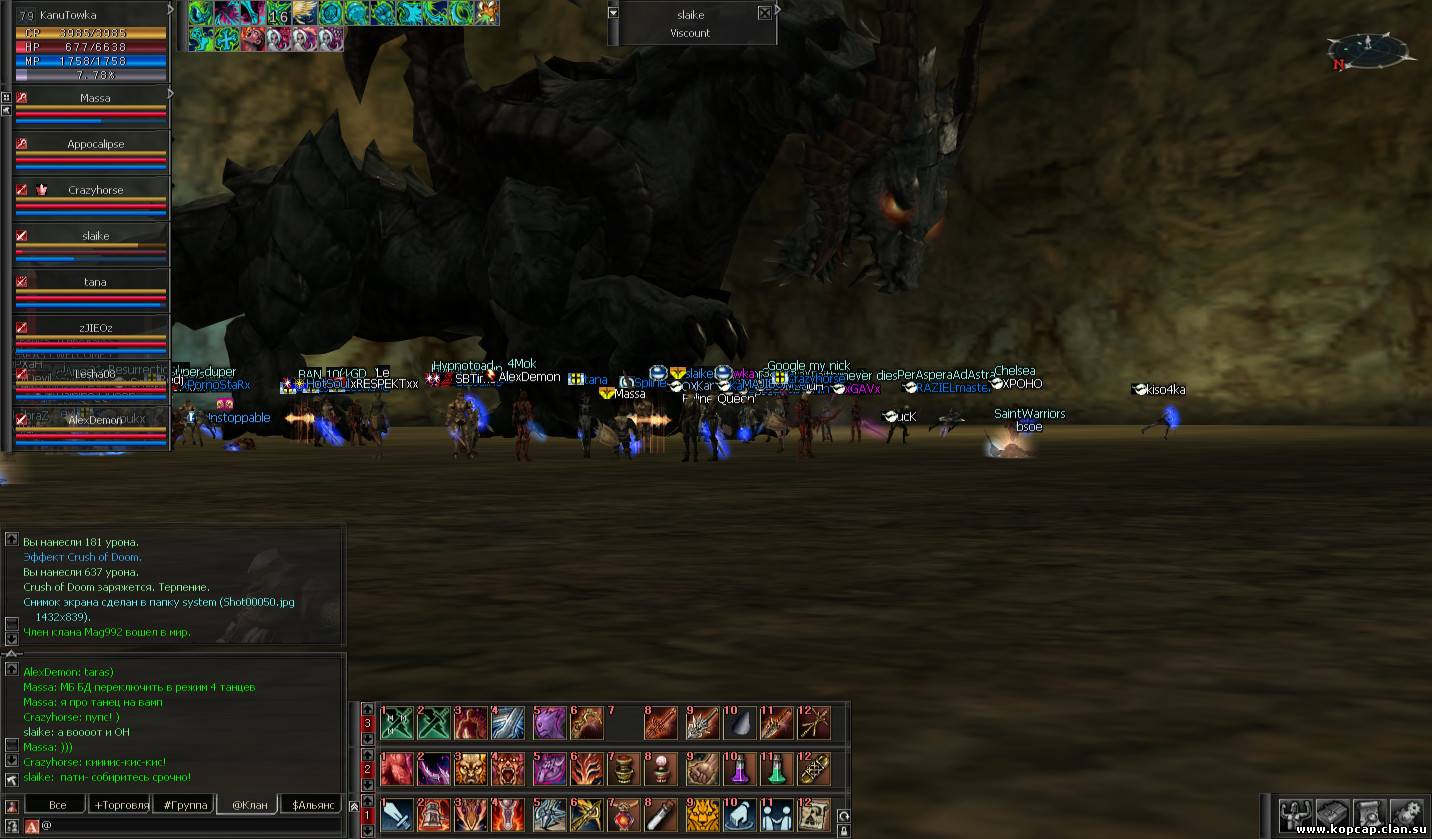The width and height of the screenshot is (1432, 839).
Task: Click the chat input field
Action: (x=190, y=826)
